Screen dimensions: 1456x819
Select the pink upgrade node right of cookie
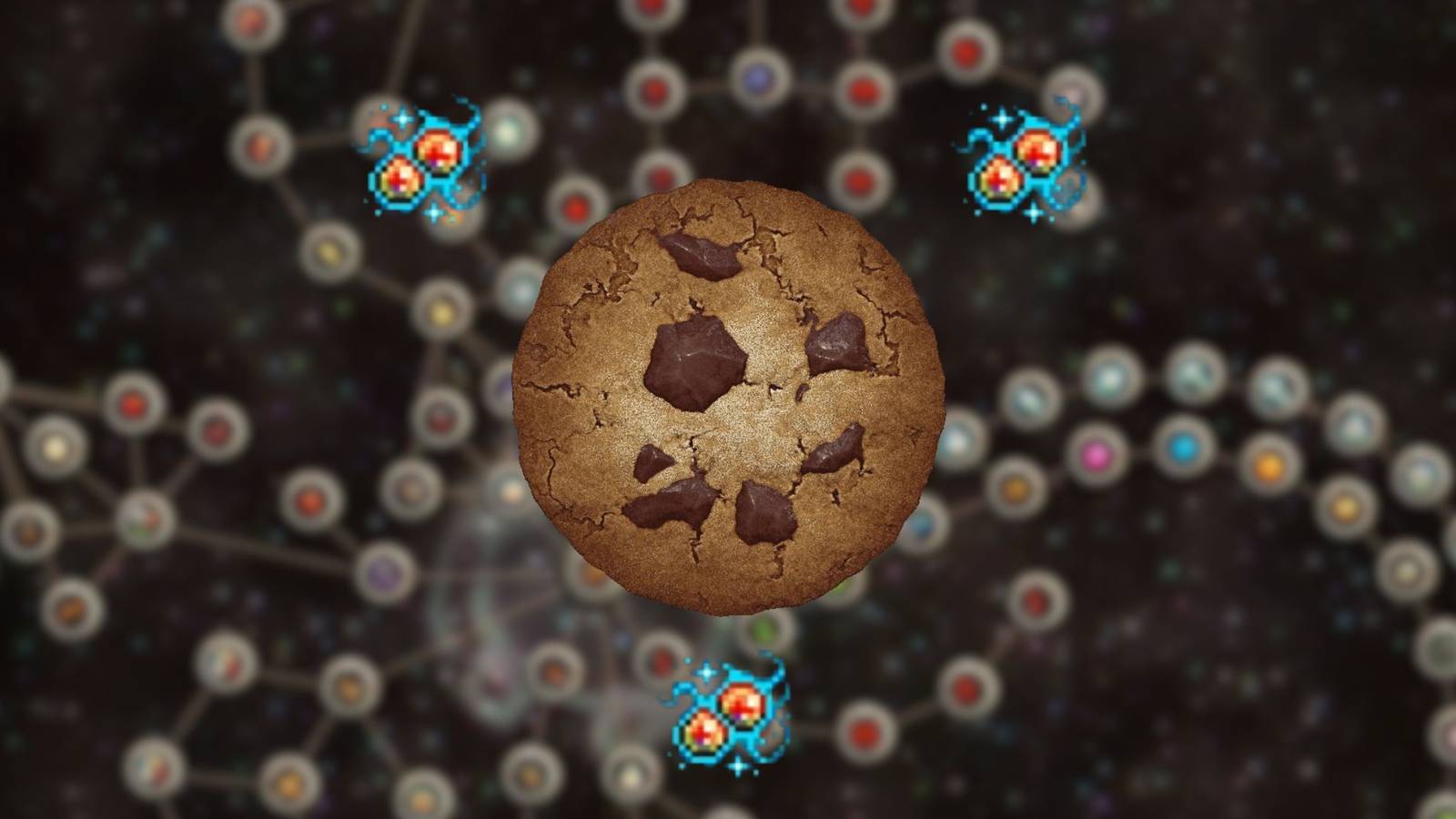[1097, 456]
